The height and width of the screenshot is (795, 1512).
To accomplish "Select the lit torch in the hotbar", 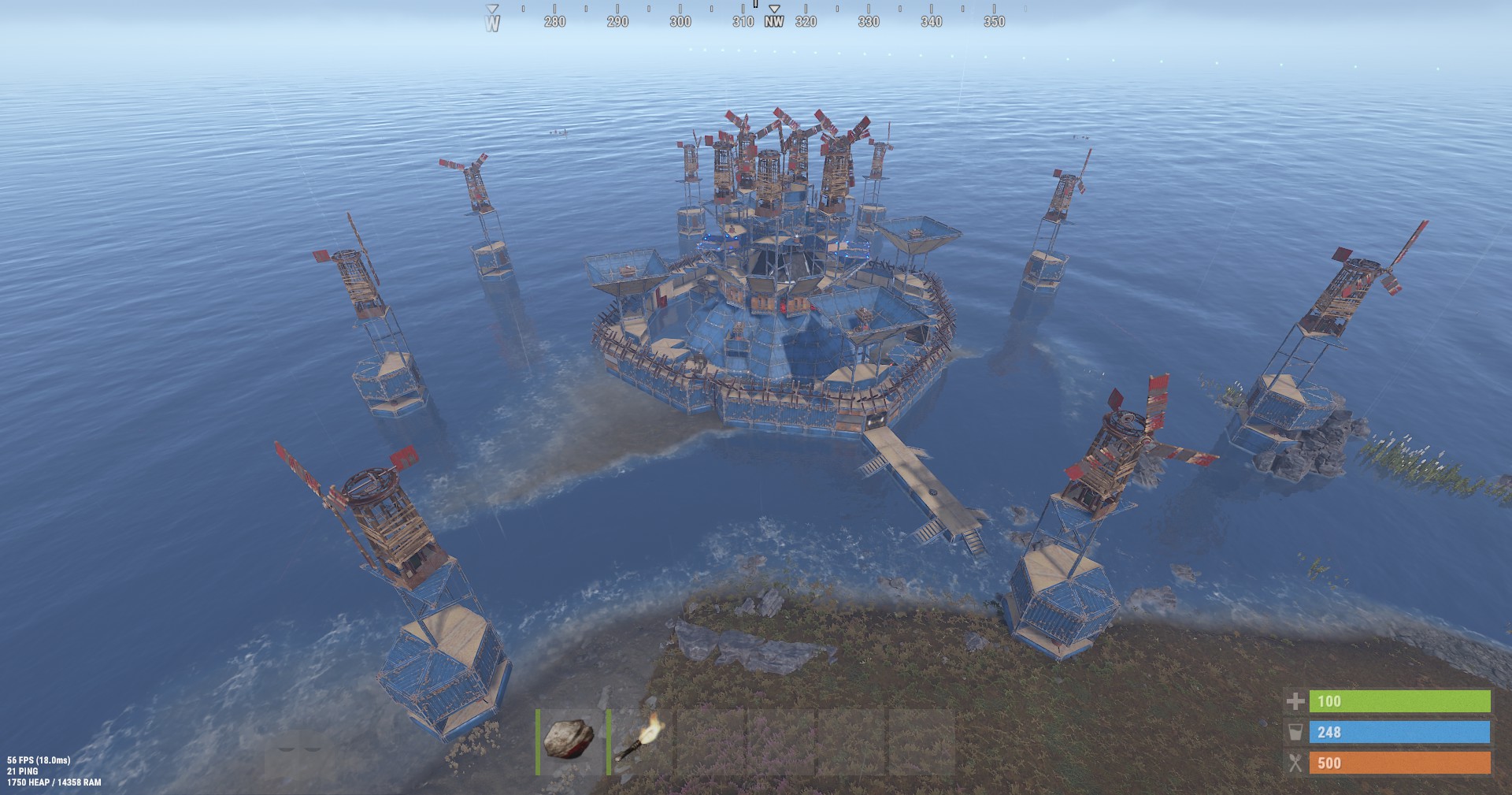I will click(x=638, y=741).
